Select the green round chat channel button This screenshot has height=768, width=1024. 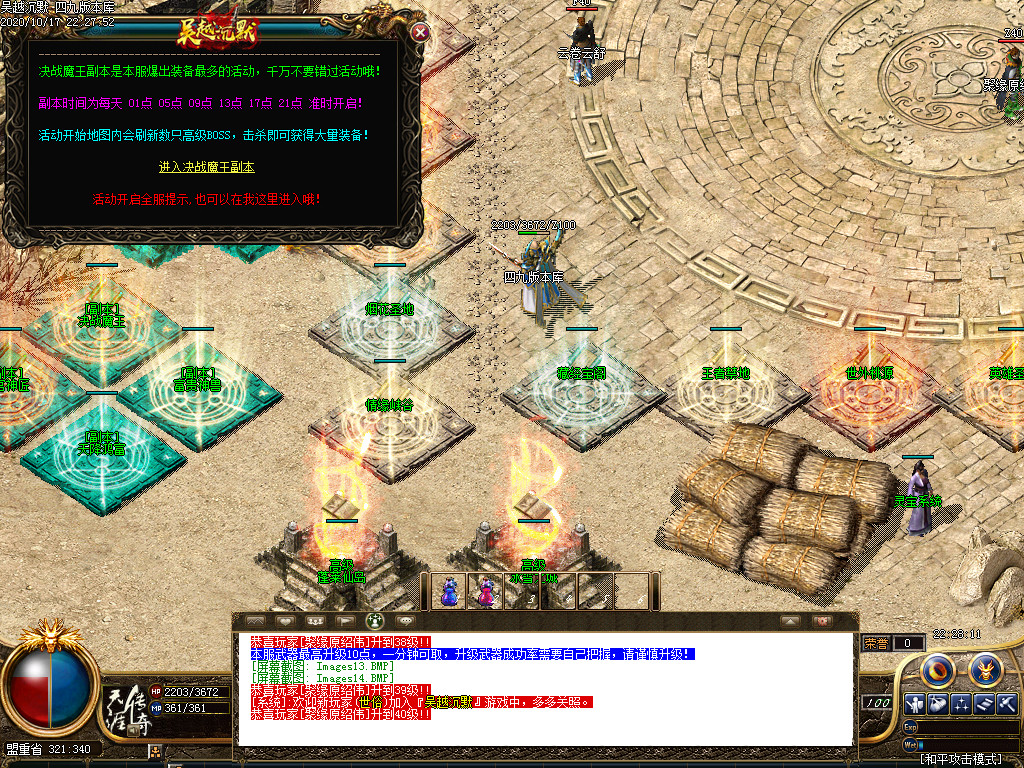pyautogui.click(x=376, y=621)
